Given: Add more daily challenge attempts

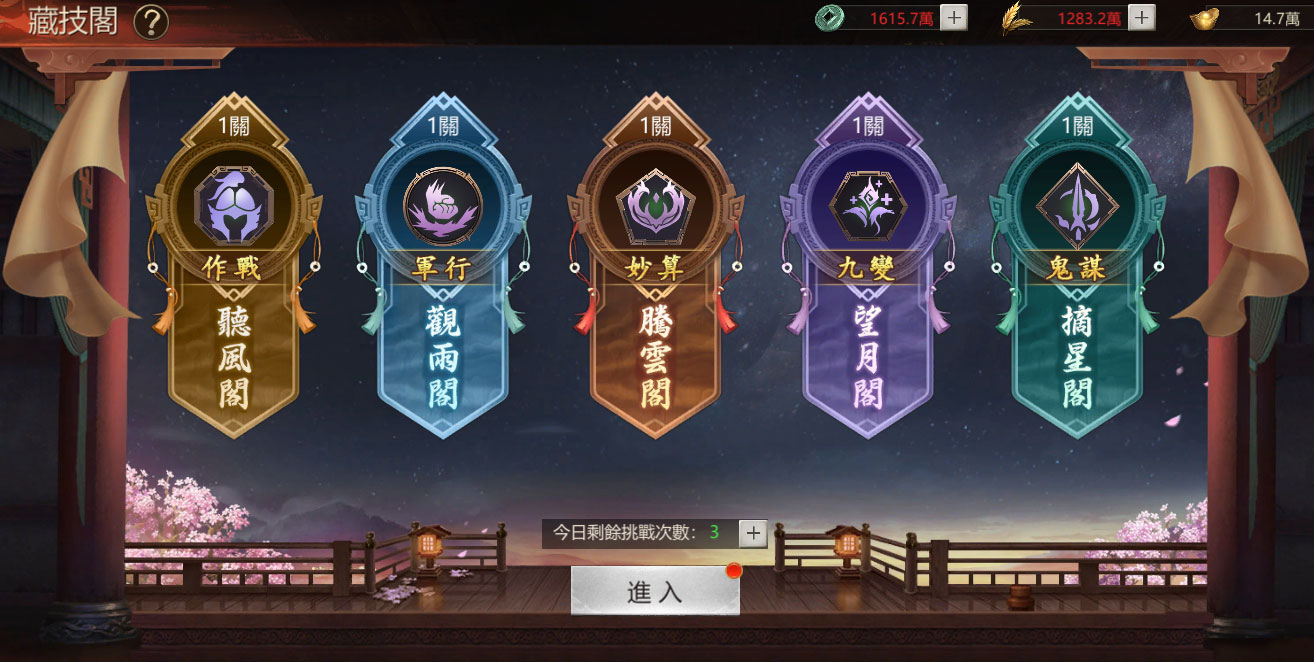Looking at the screenshot, I should coord(753,533).
